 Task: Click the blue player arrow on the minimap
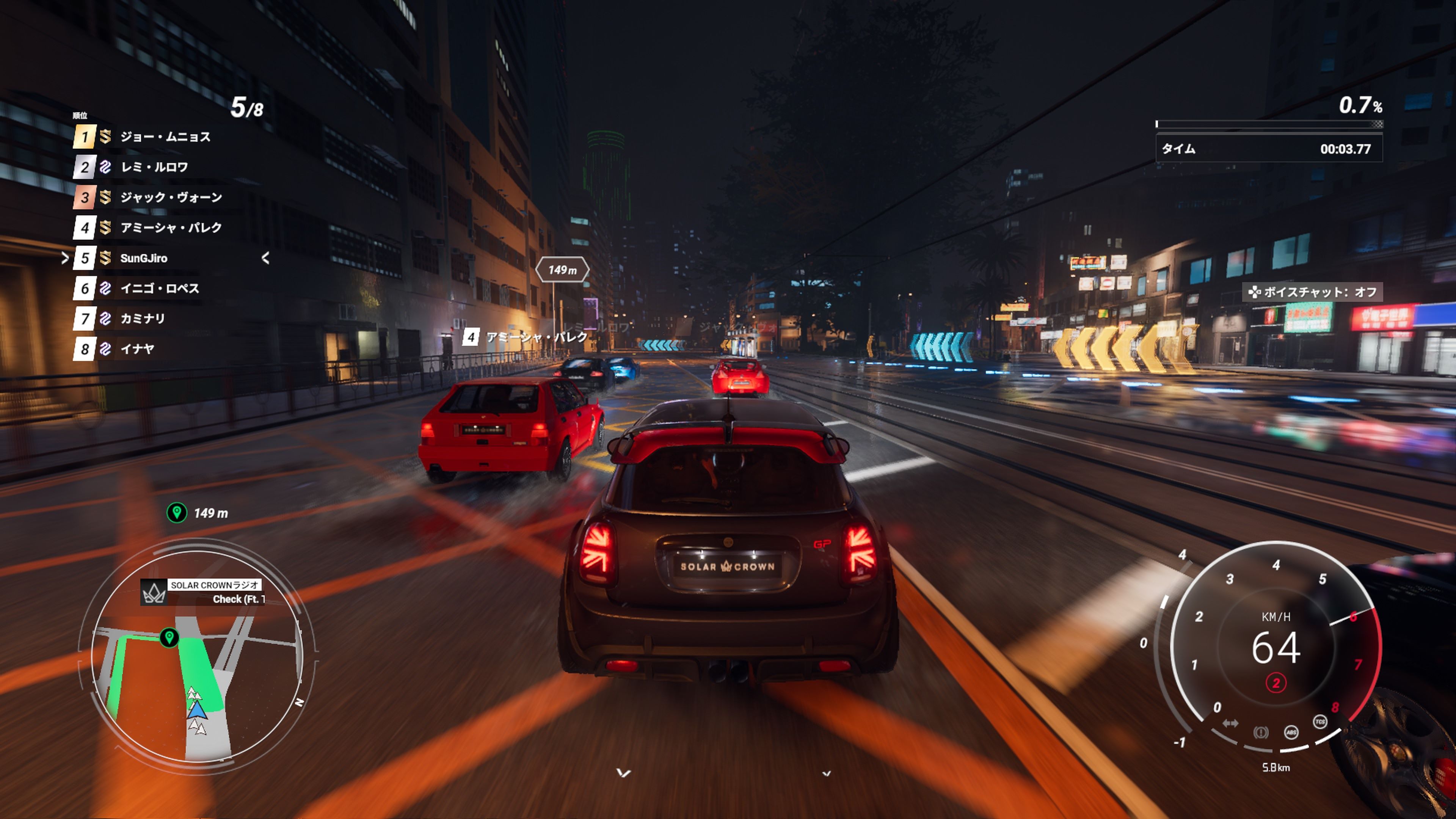coord(197,709)
